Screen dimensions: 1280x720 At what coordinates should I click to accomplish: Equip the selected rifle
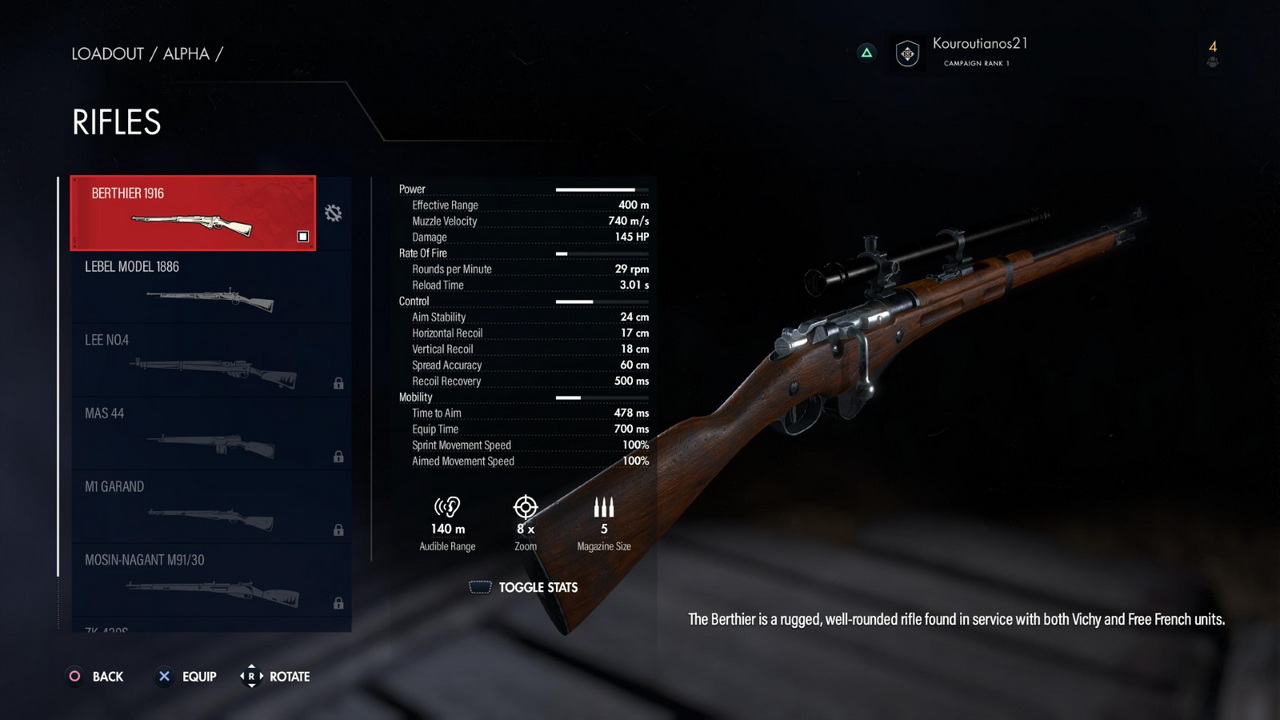[187, 677]
